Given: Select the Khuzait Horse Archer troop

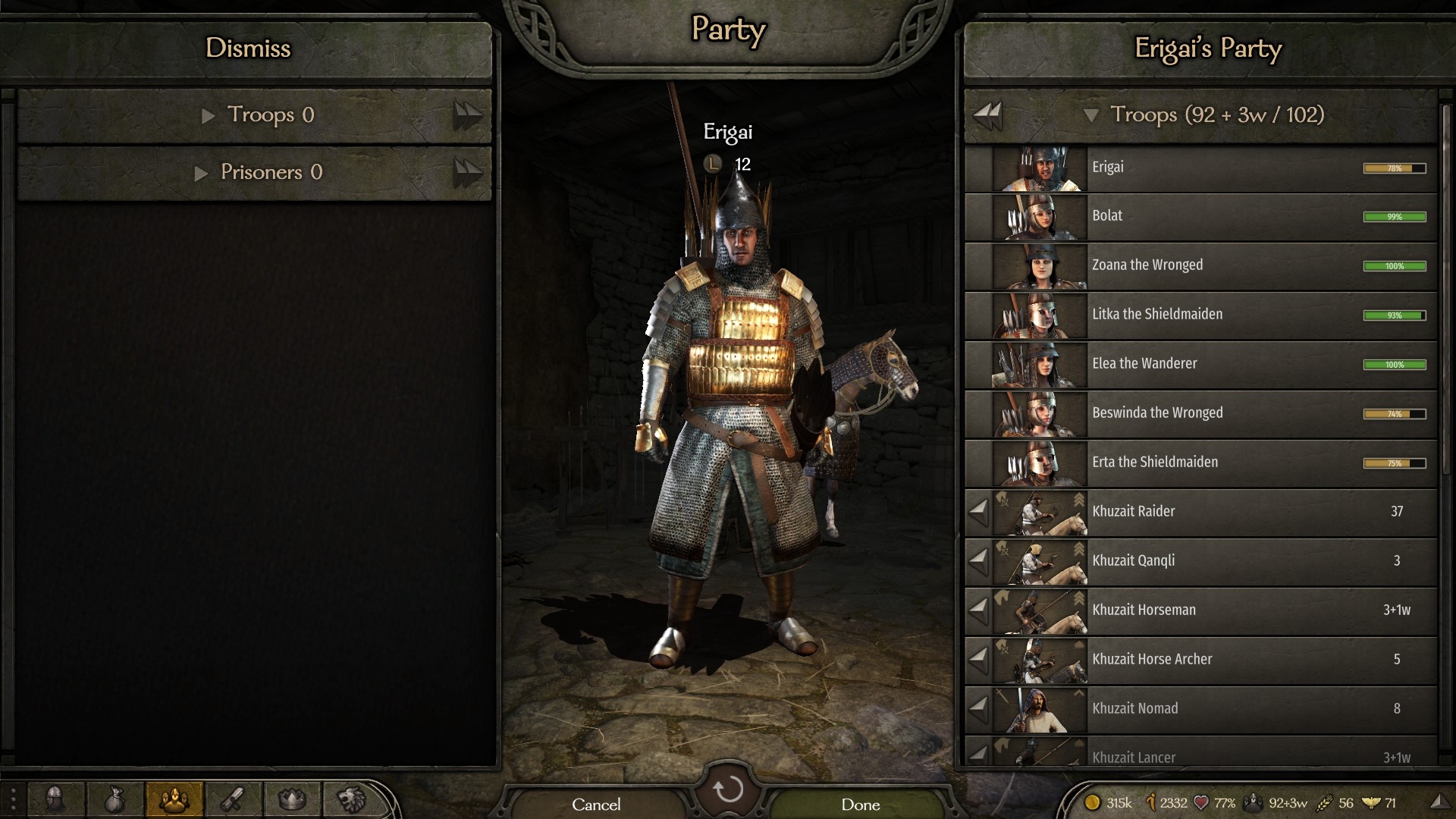Looking at the screenshot, I should 1213,660.
